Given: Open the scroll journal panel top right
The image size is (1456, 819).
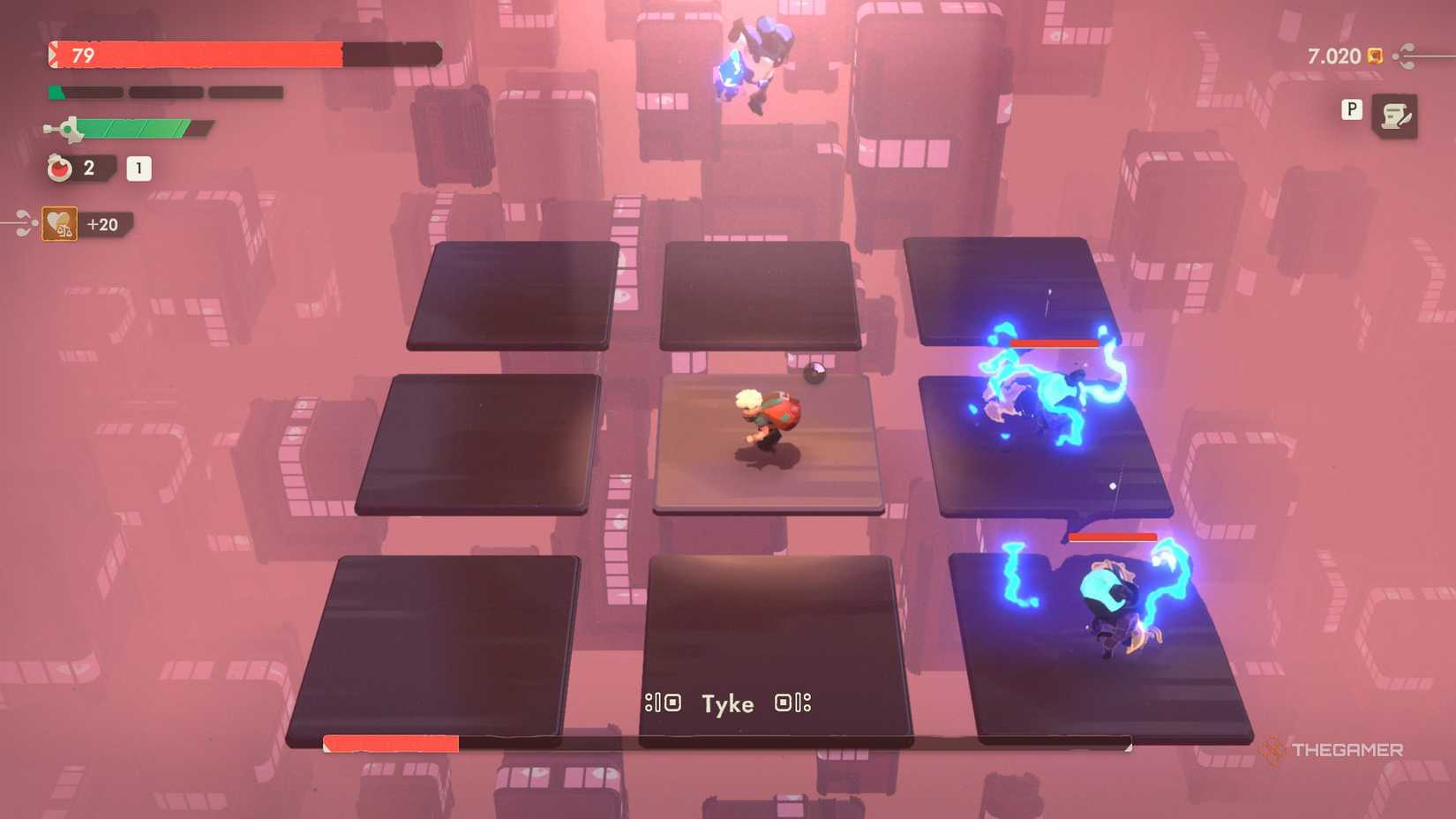Looking at the screenshot, I should tap(1397, 116).
